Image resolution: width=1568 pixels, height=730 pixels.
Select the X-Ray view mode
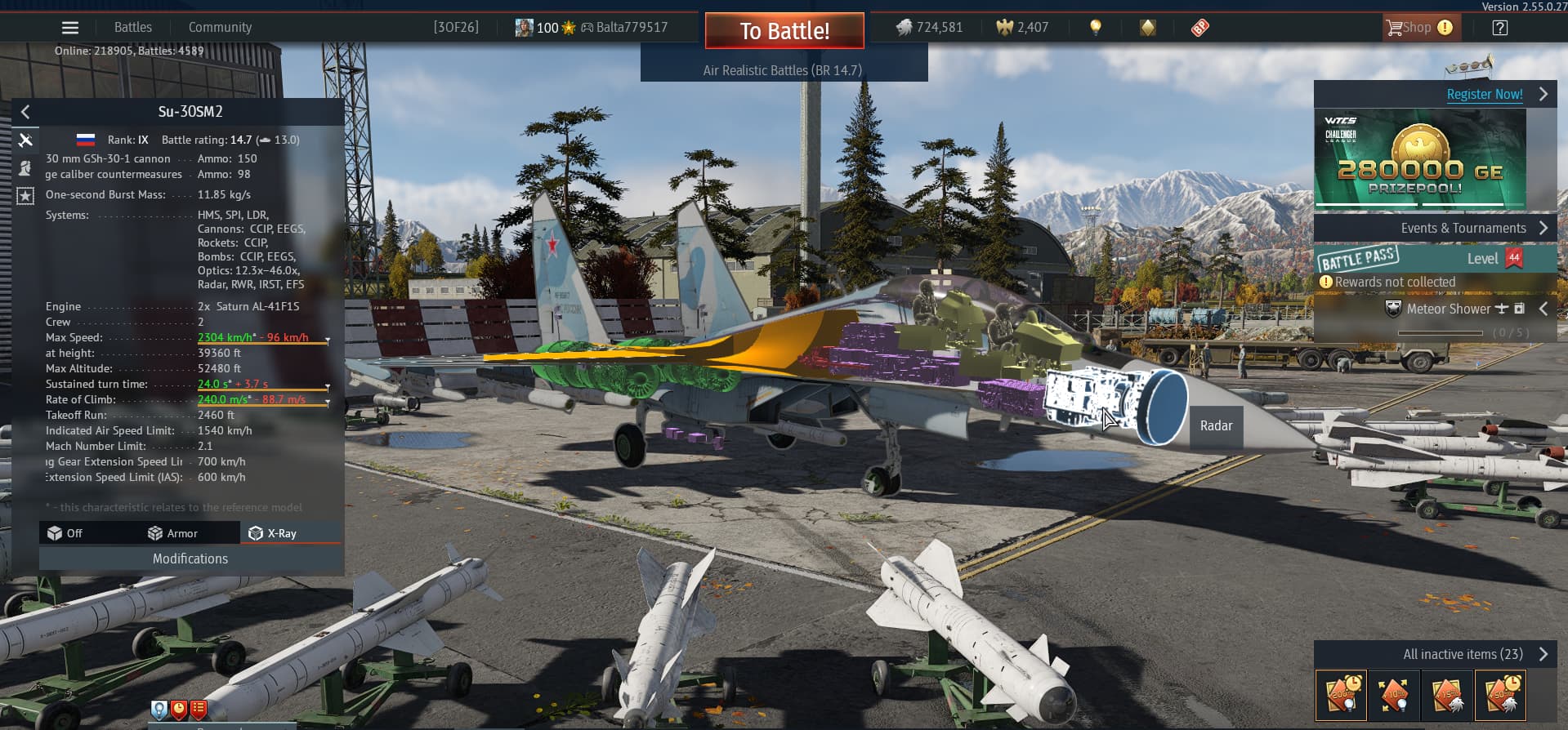(x=274, y=533)
